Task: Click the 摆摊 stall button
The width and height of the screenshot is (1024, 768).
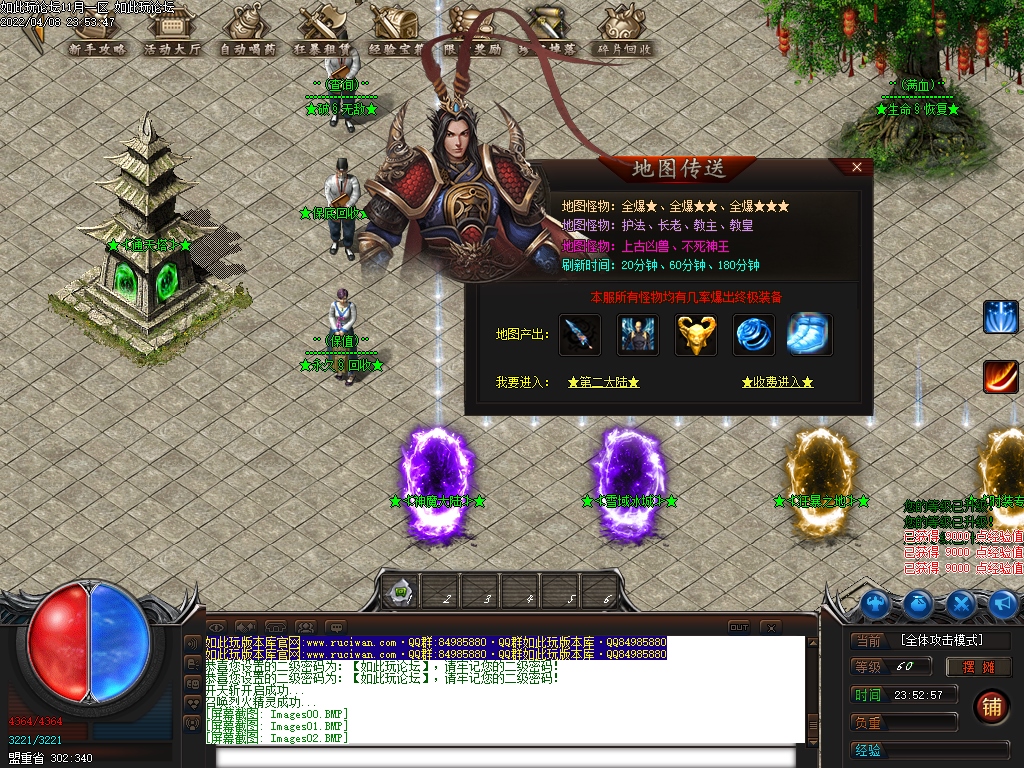Action: tap(979, 667)
